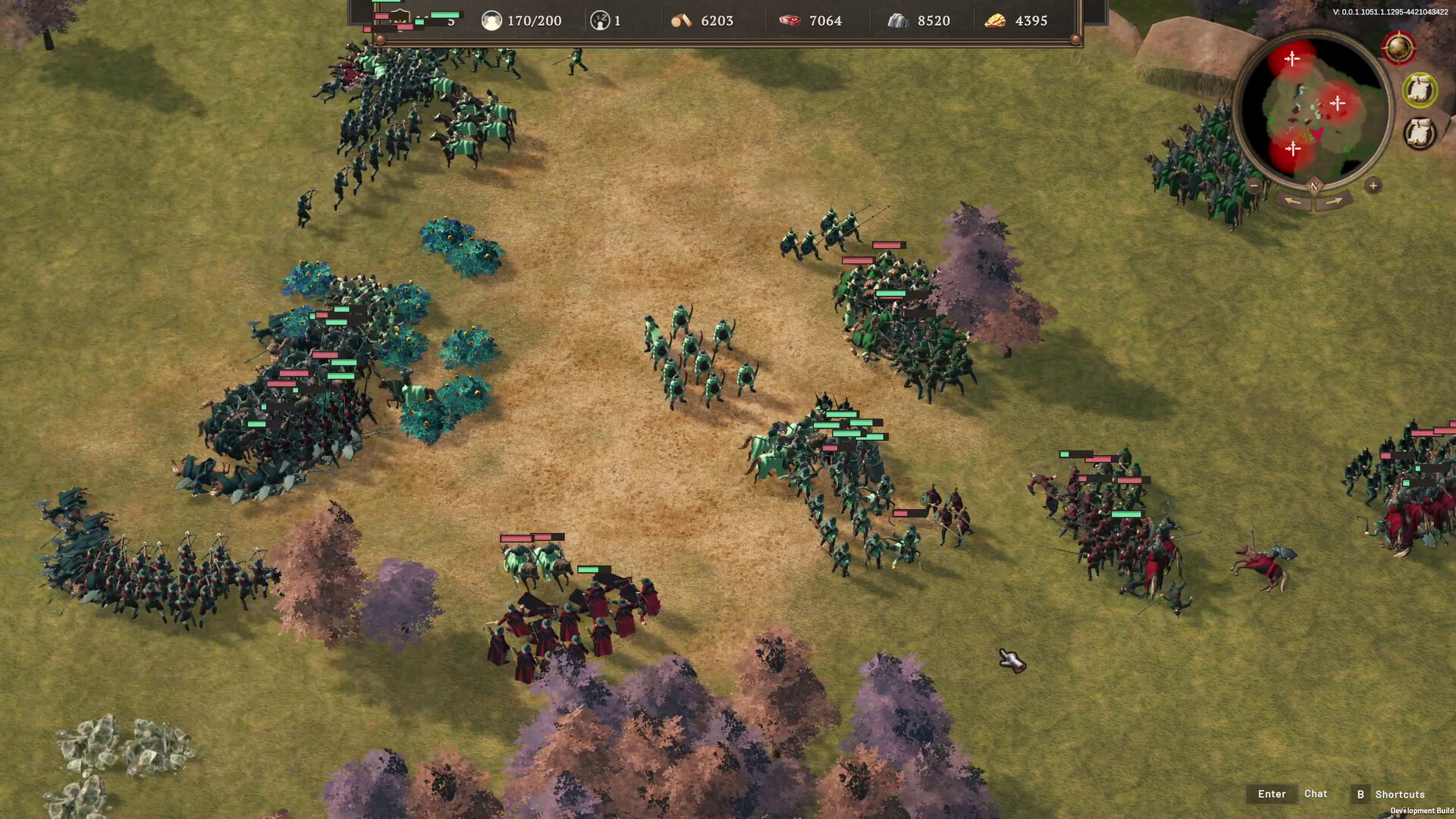The height and width of the screenshot is (819, 1456).
Task: Click the lower scroll icon under the minimap
Action: [x=1420, y=131]
